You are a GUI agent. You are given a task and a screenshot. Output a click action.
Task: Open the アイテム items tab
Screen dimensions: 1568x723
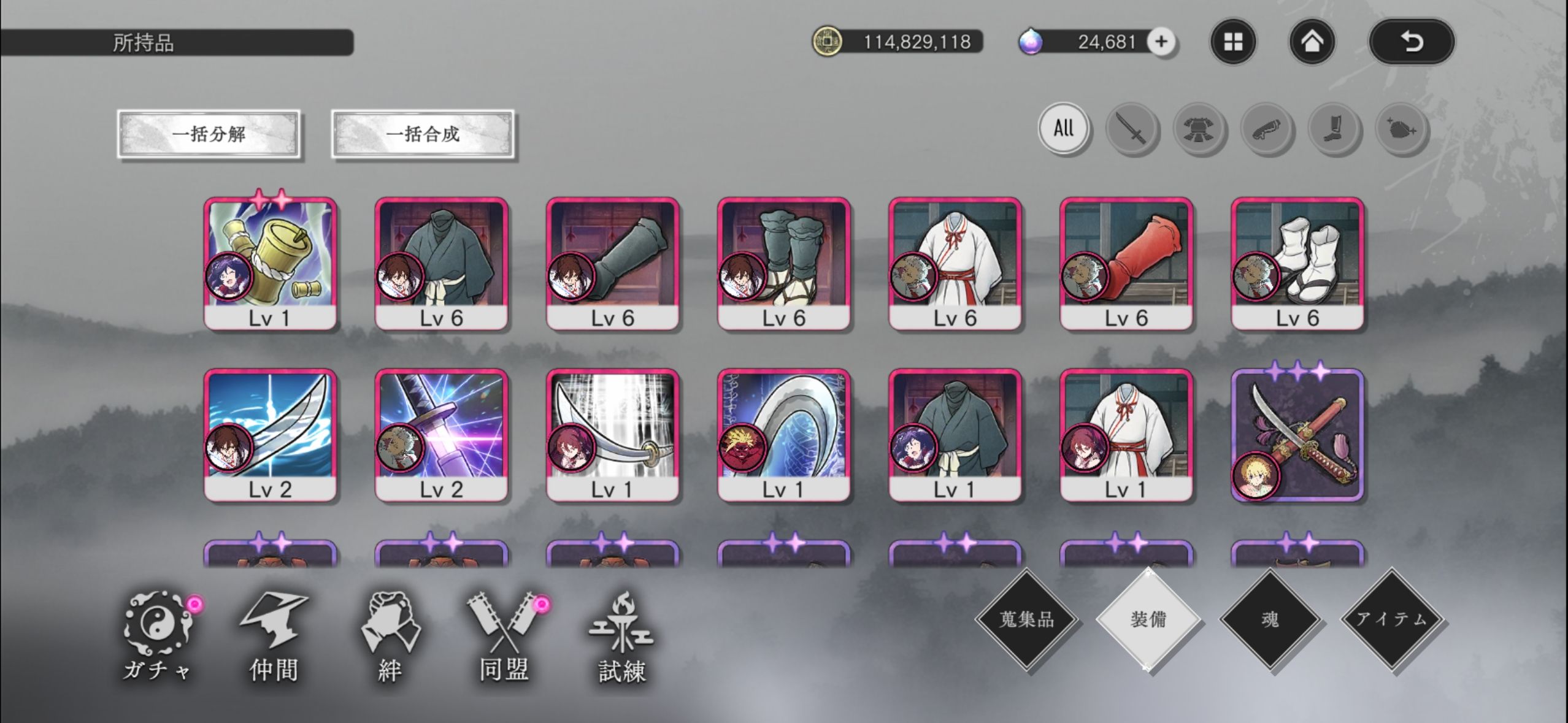[1391, 619]
